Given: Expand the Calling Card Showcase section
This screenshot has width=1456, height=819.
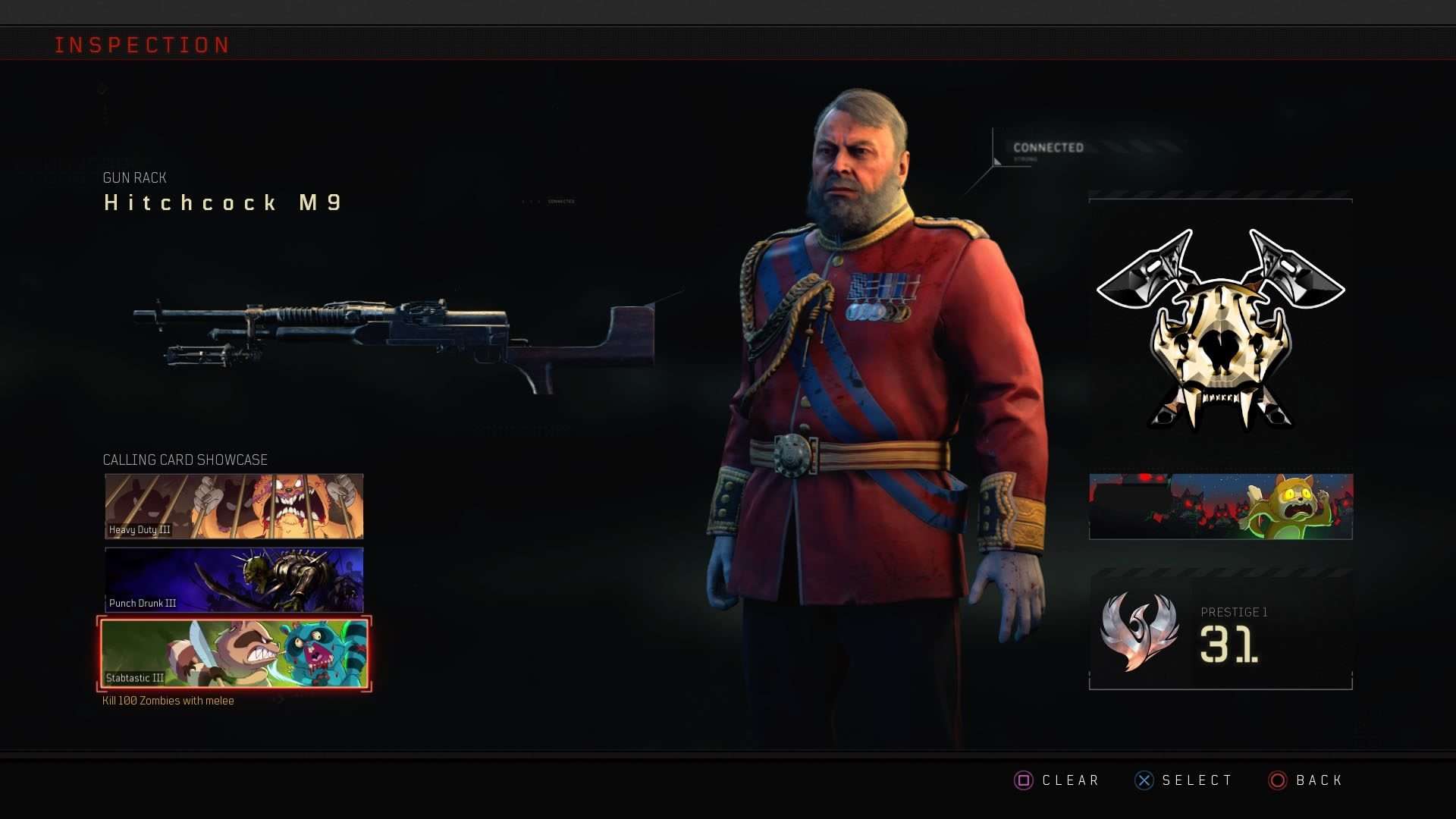Looking at the screenshot, I should tap(185, 460).
